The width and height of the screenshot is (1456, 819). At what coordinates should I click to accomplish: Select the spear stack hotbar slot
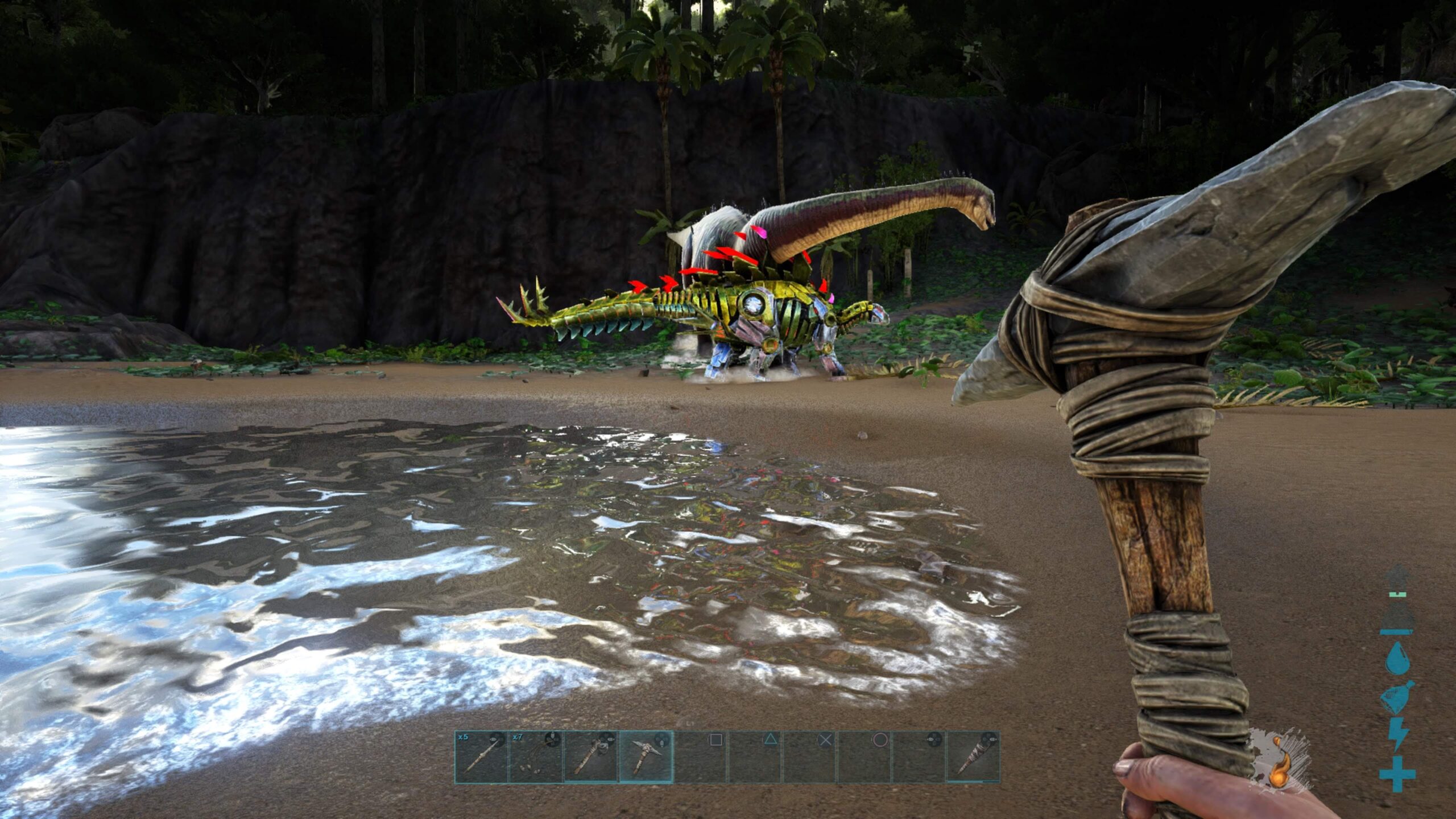coord(481,757)
